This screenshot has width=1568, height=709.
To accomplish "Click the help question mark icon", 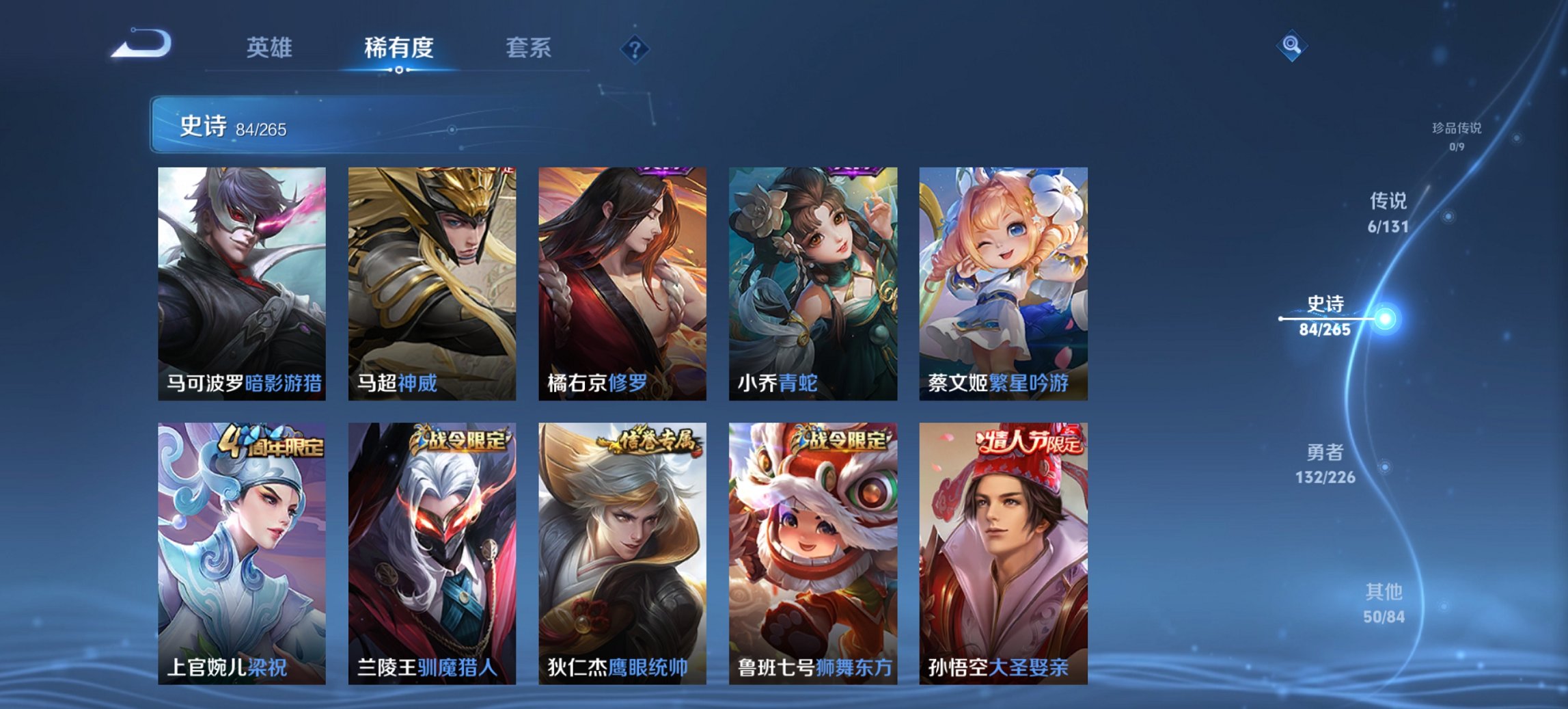I will pos(635,49).
